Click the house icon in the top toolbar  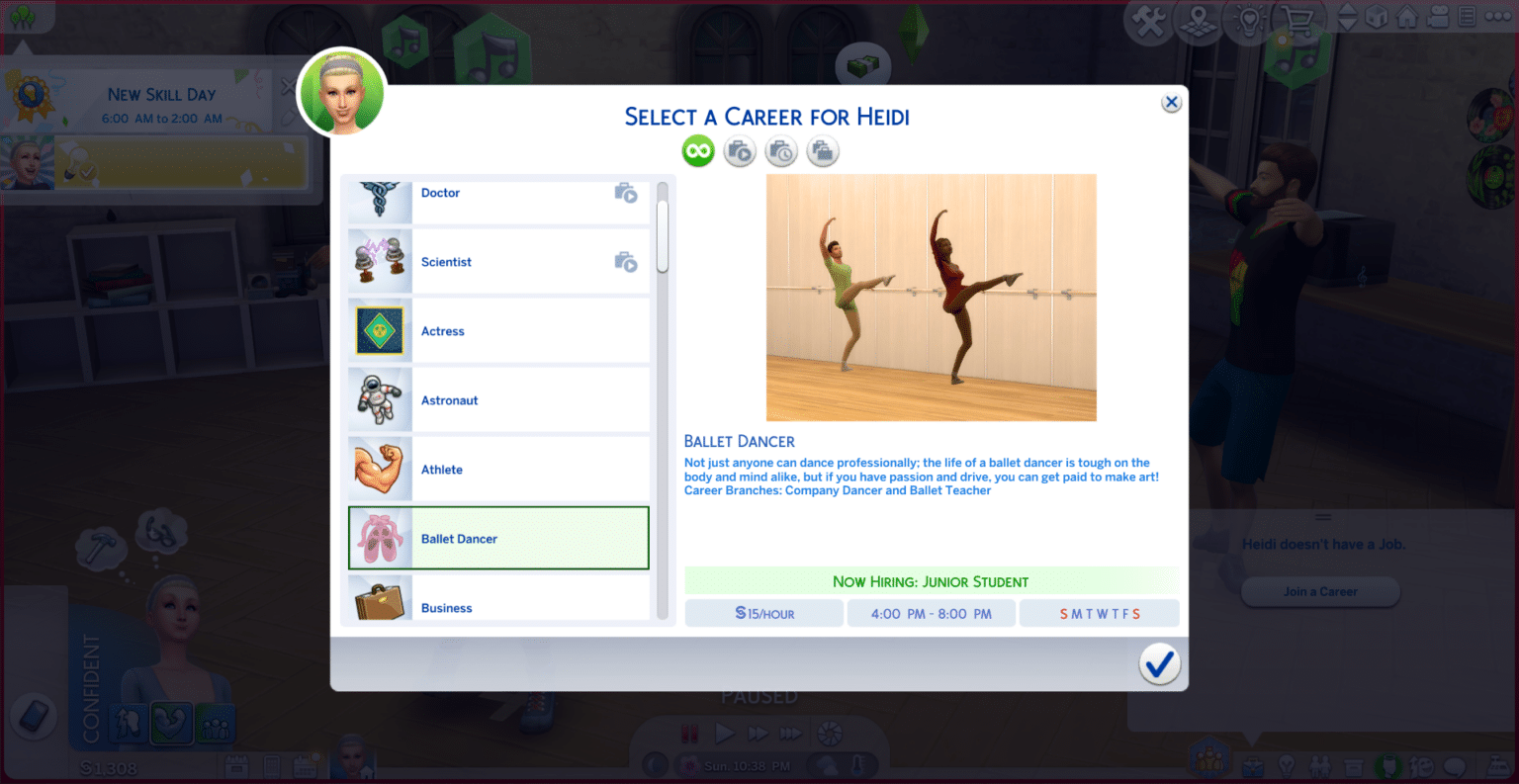[x=1408, y=16]
